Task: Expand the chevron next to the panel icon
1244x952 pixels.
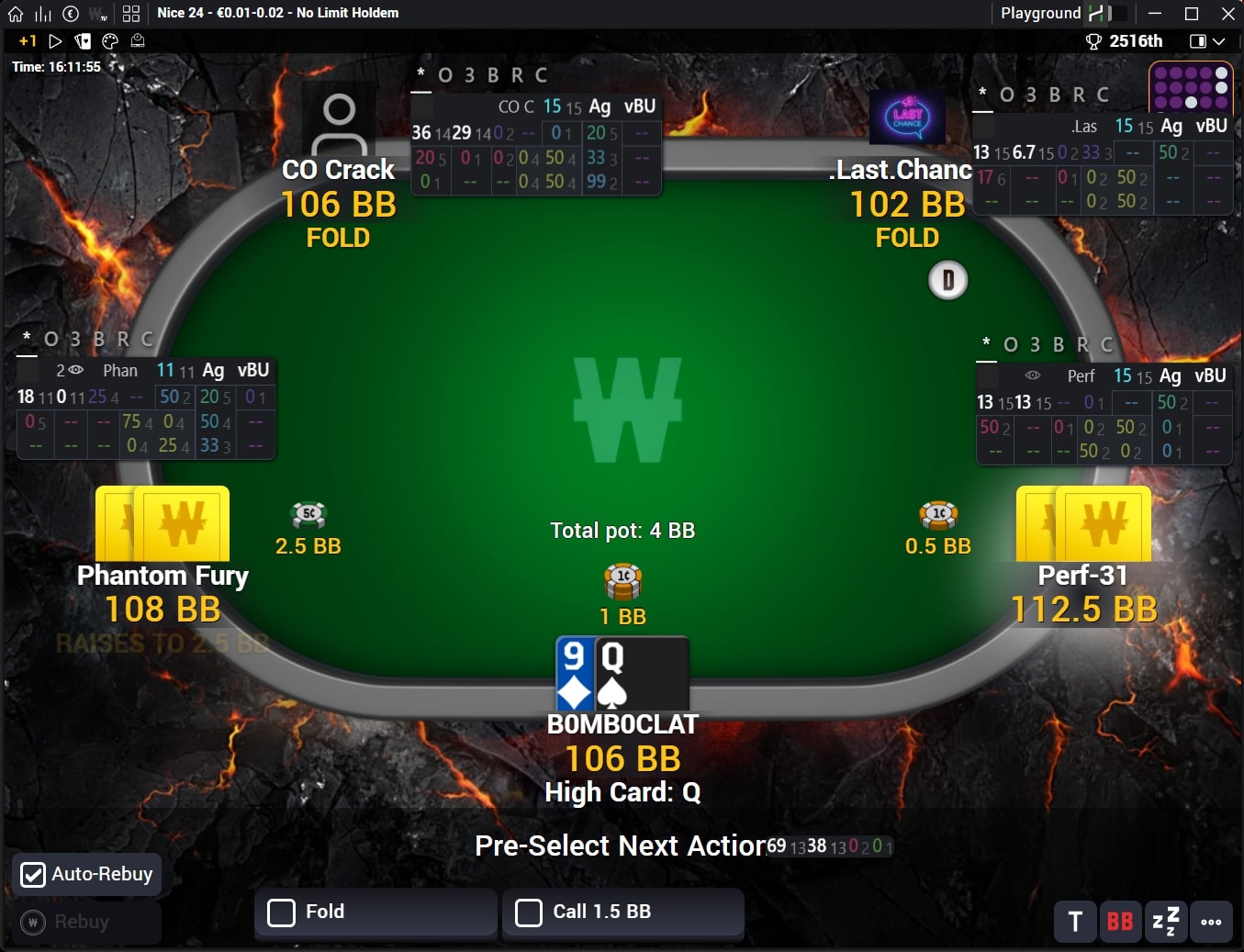Action: (x=1217, y=41)
